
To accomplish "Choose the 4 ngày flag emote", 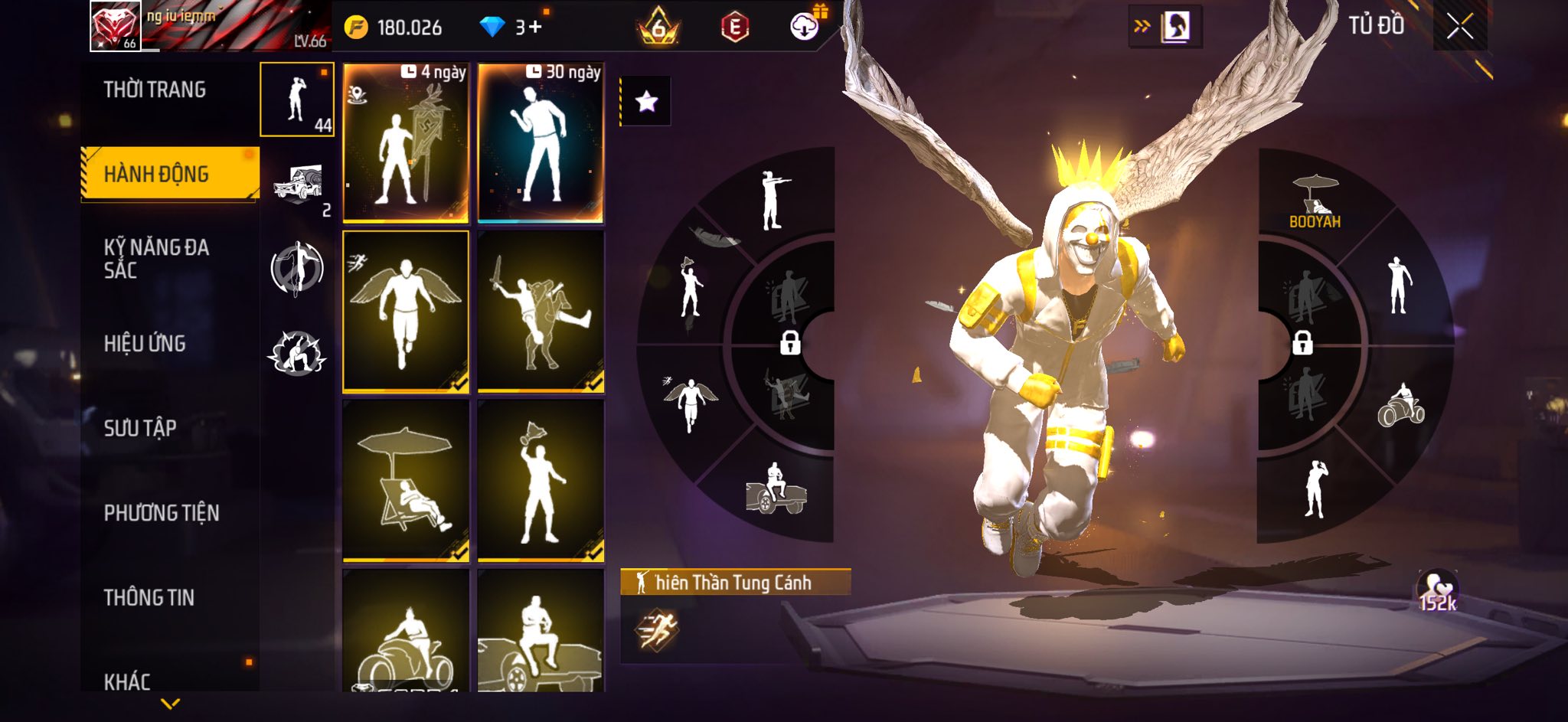I will (406, 143).
